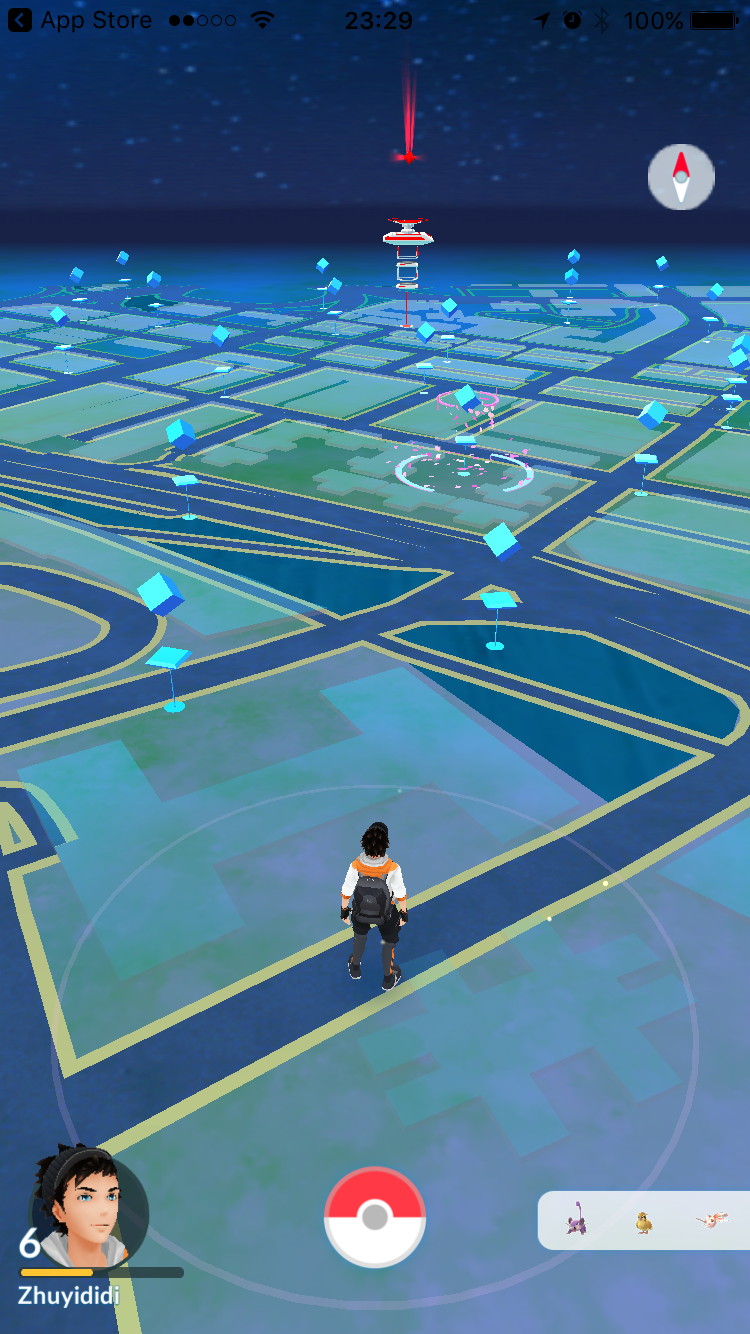
Task: Show the nearby Pokémon tracker panel
Action: (643, 1221)
